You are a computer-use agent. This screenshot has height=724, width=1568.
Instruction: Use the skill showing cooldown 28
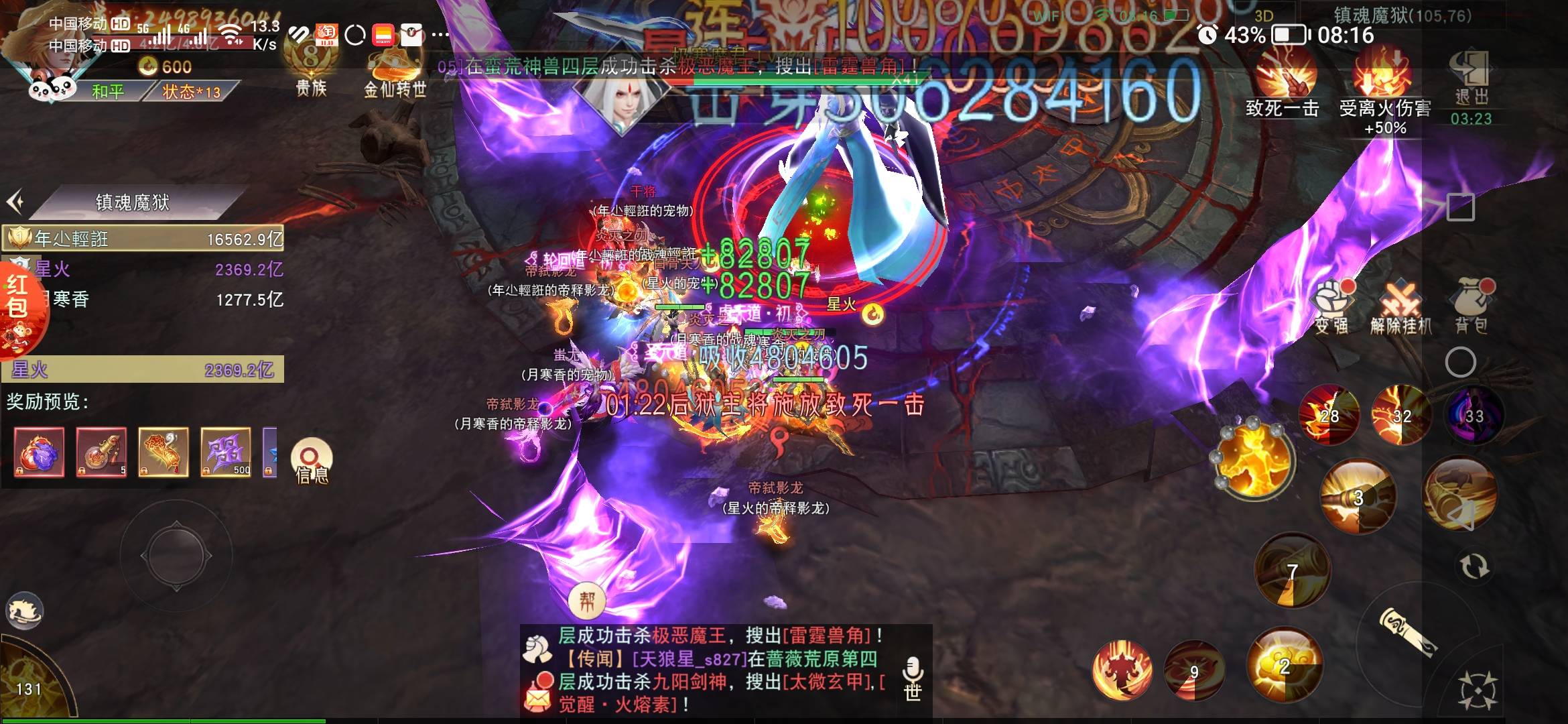[1329, 416]
